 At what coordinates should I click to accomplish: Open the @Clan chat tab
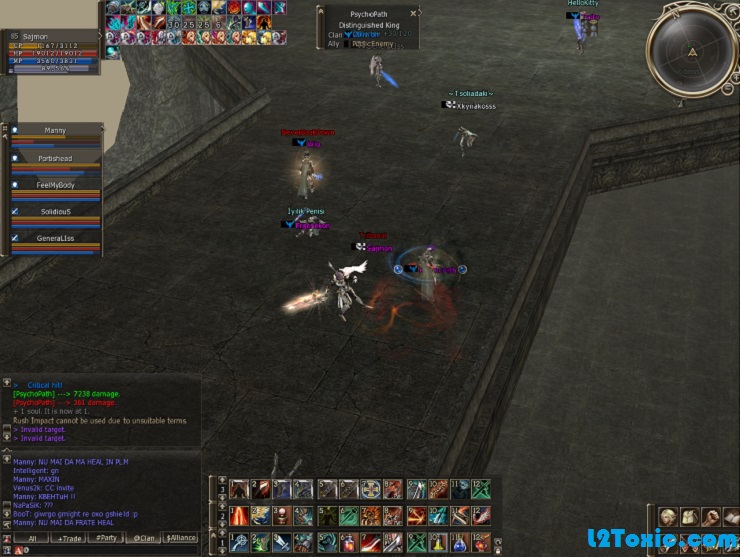(143, 538)
